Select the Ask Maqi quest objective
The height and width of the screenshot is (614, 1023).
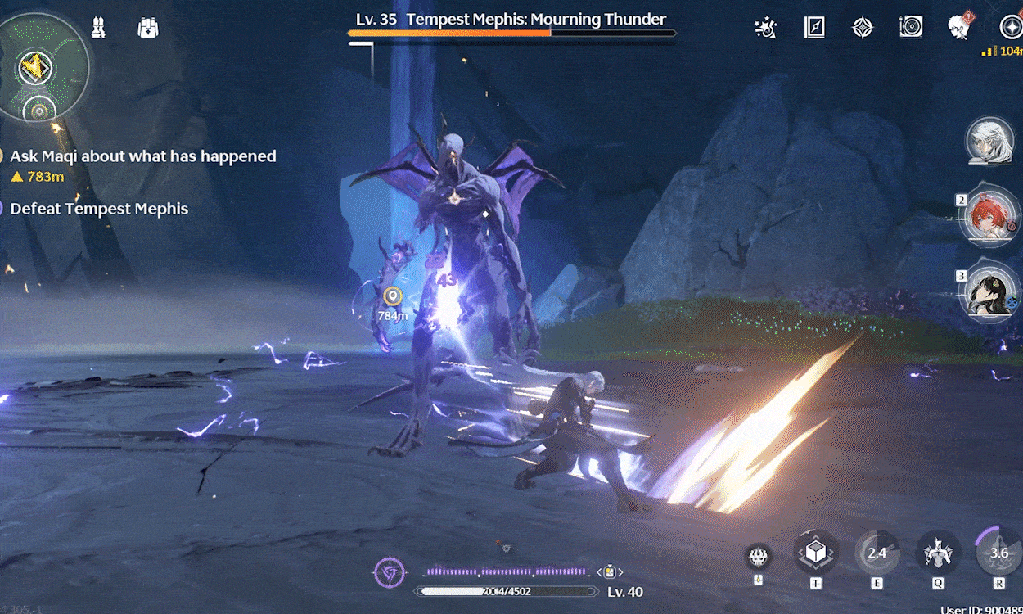click(x=142, y=156)
